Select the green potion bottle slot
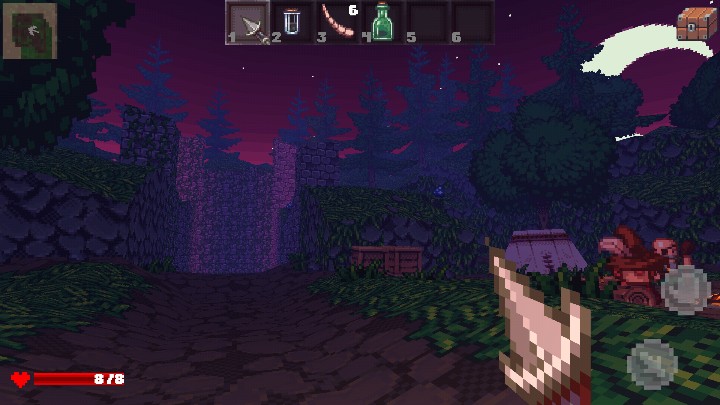The width and height of the screenshot is (720, 405). pos(382,22)
